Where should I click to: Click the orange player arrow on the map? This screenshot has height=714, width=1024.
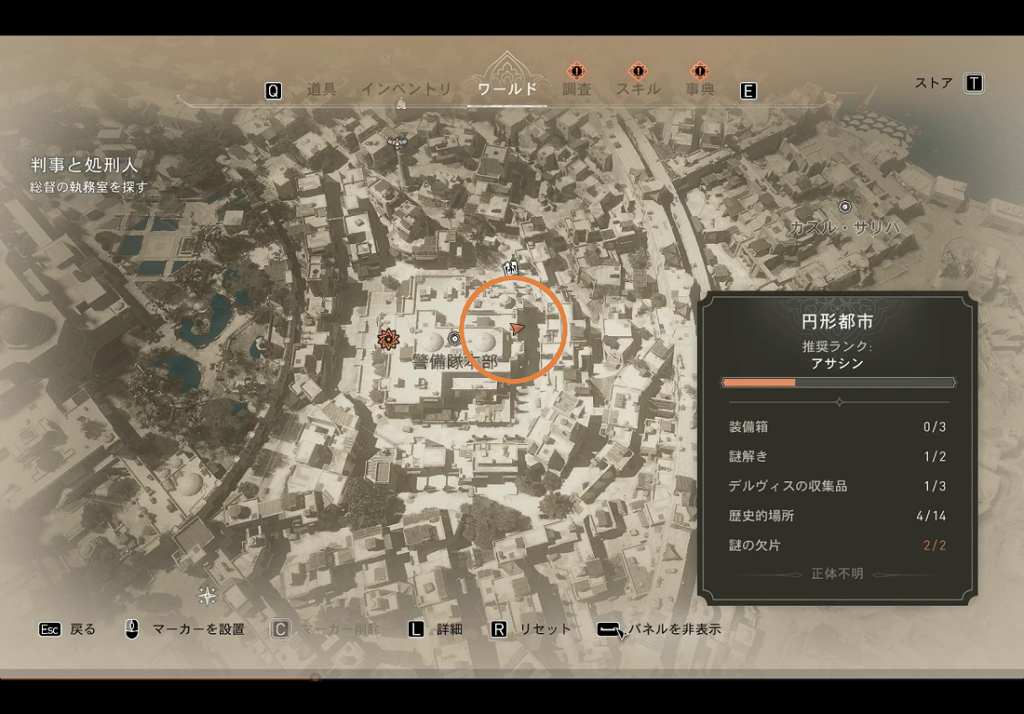point(517,328)
